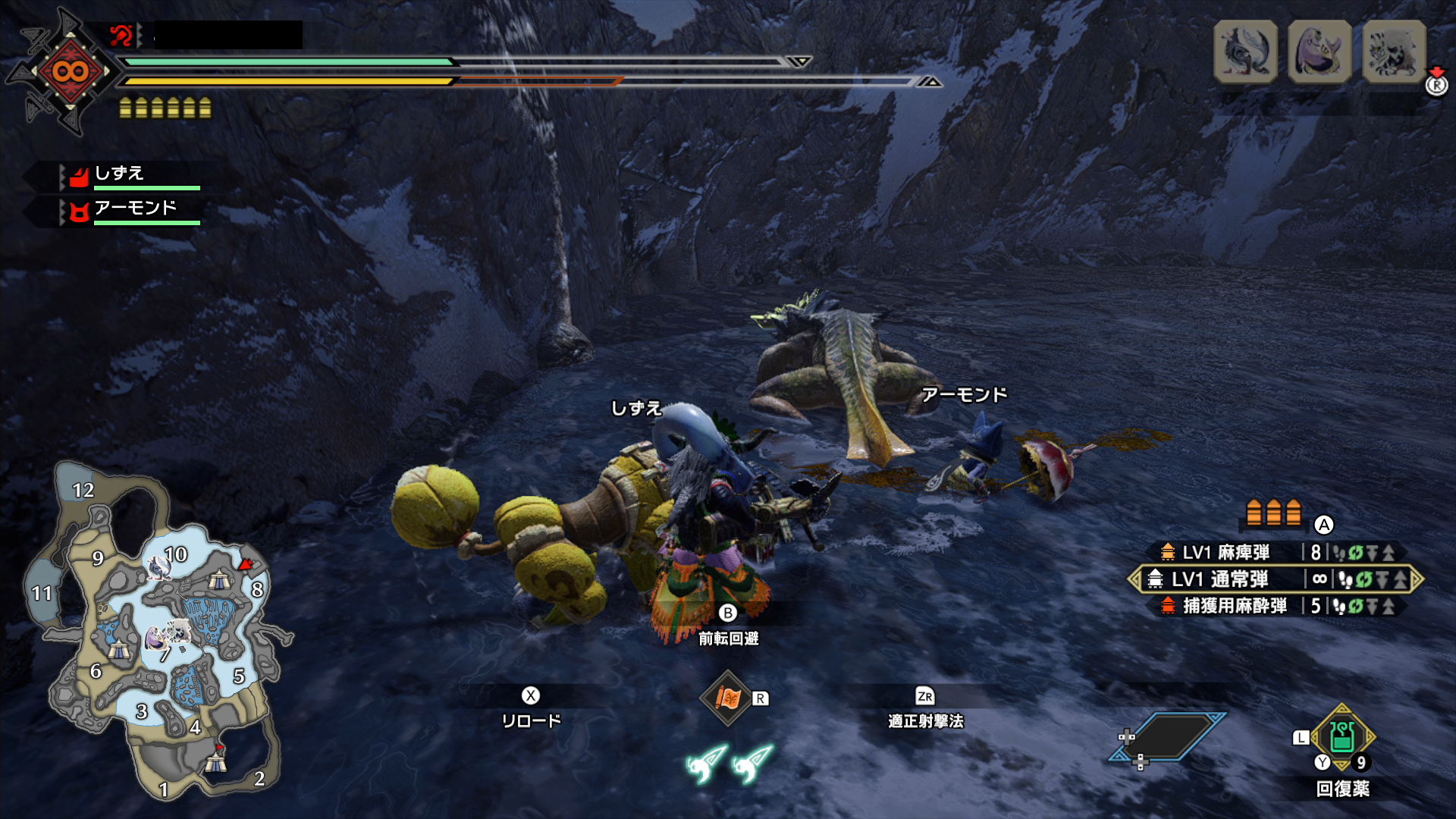
Task: Open the orange scroll action icon
Action: coord(727,698)
